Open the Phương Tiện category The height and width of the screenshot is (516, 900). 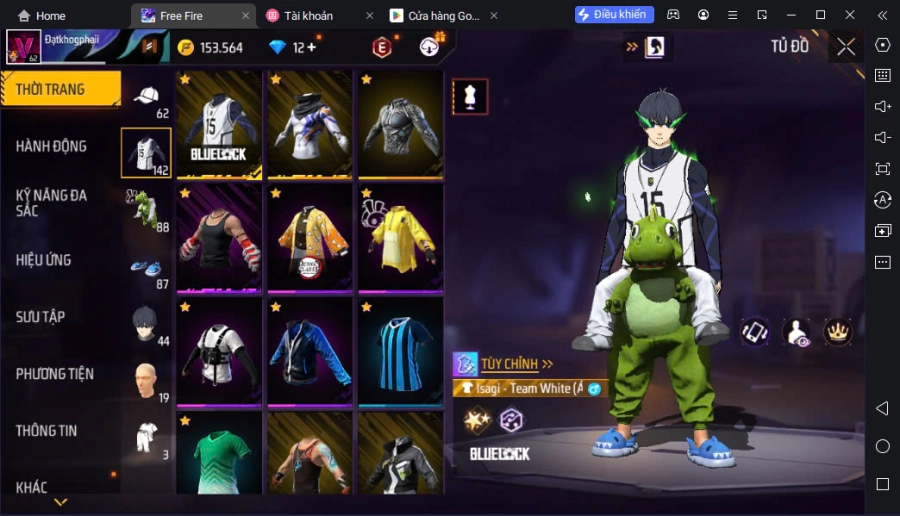[55, 374]
